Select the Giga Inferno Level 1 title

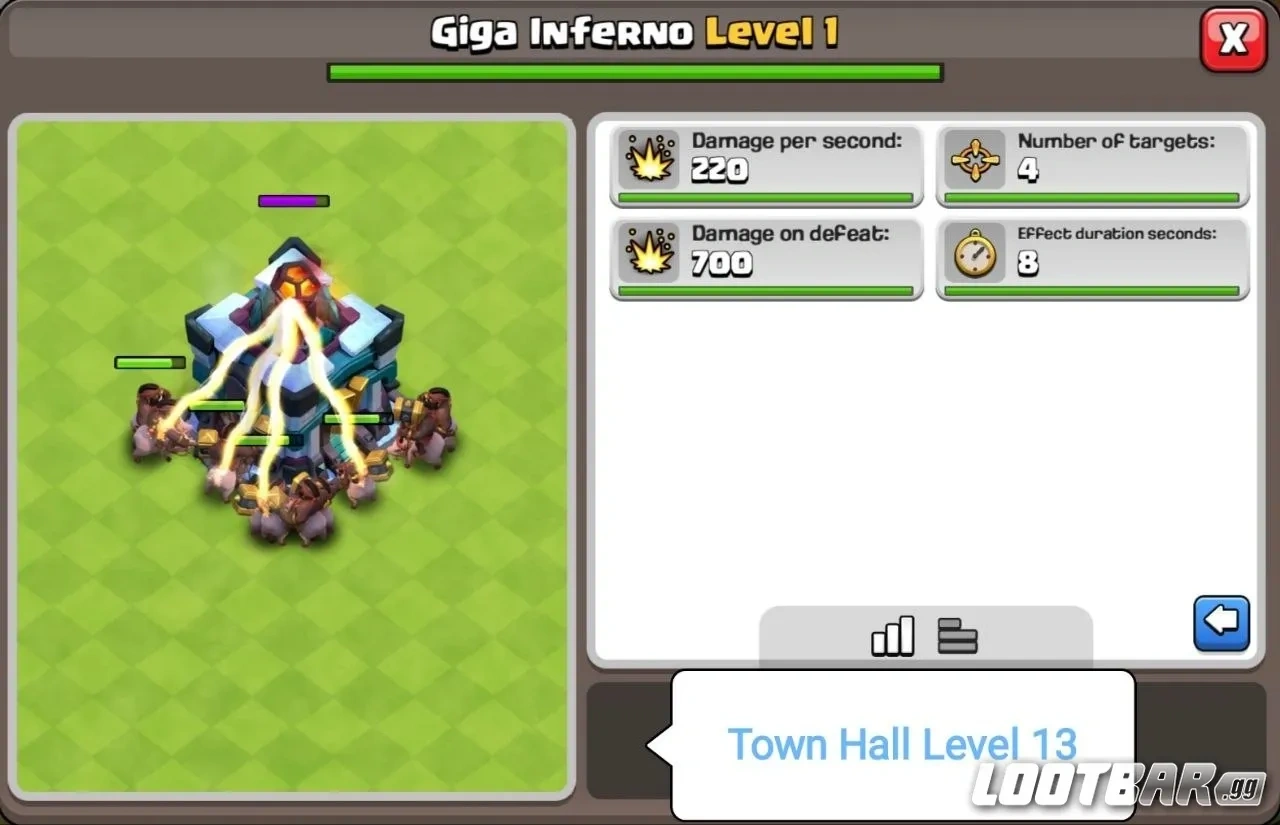pos(635,32)
